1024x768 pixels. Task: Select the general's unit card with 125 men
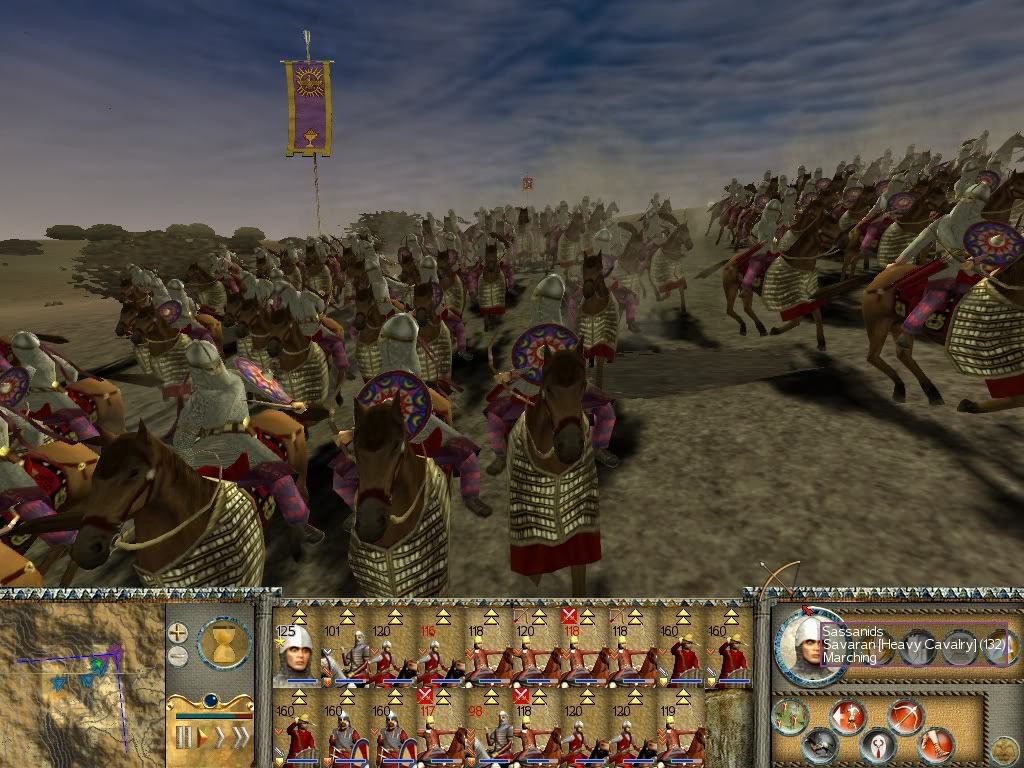295,652
